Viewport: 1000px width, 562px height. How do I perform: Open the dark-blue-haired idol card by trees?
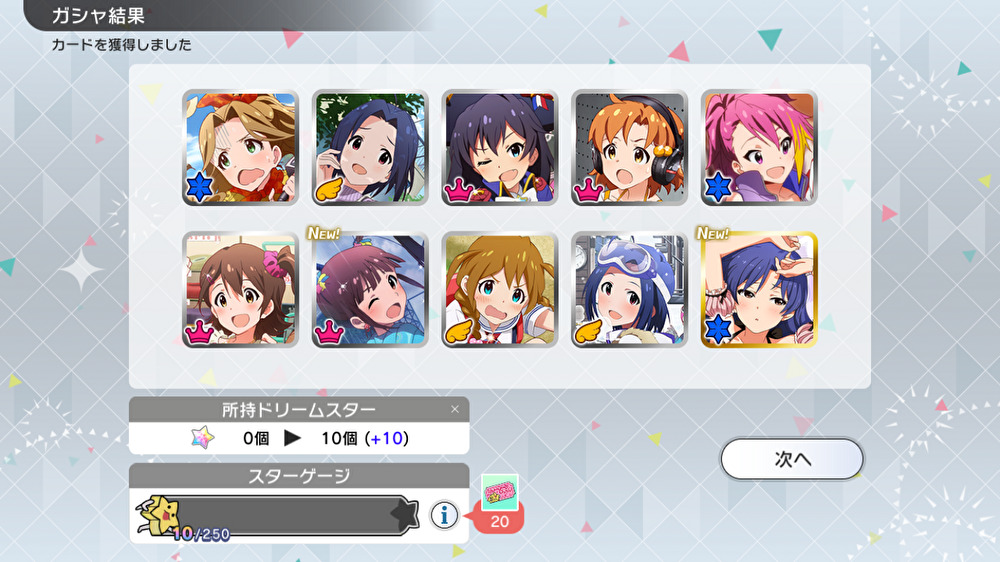pos(370,148)
